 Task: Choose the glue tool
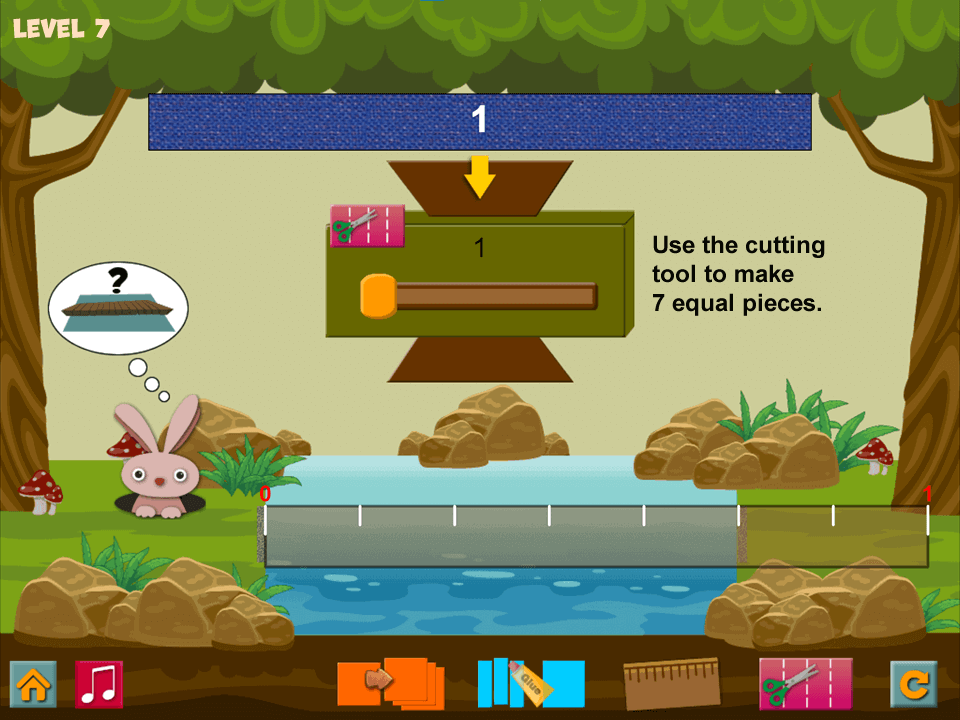[530, 683]
